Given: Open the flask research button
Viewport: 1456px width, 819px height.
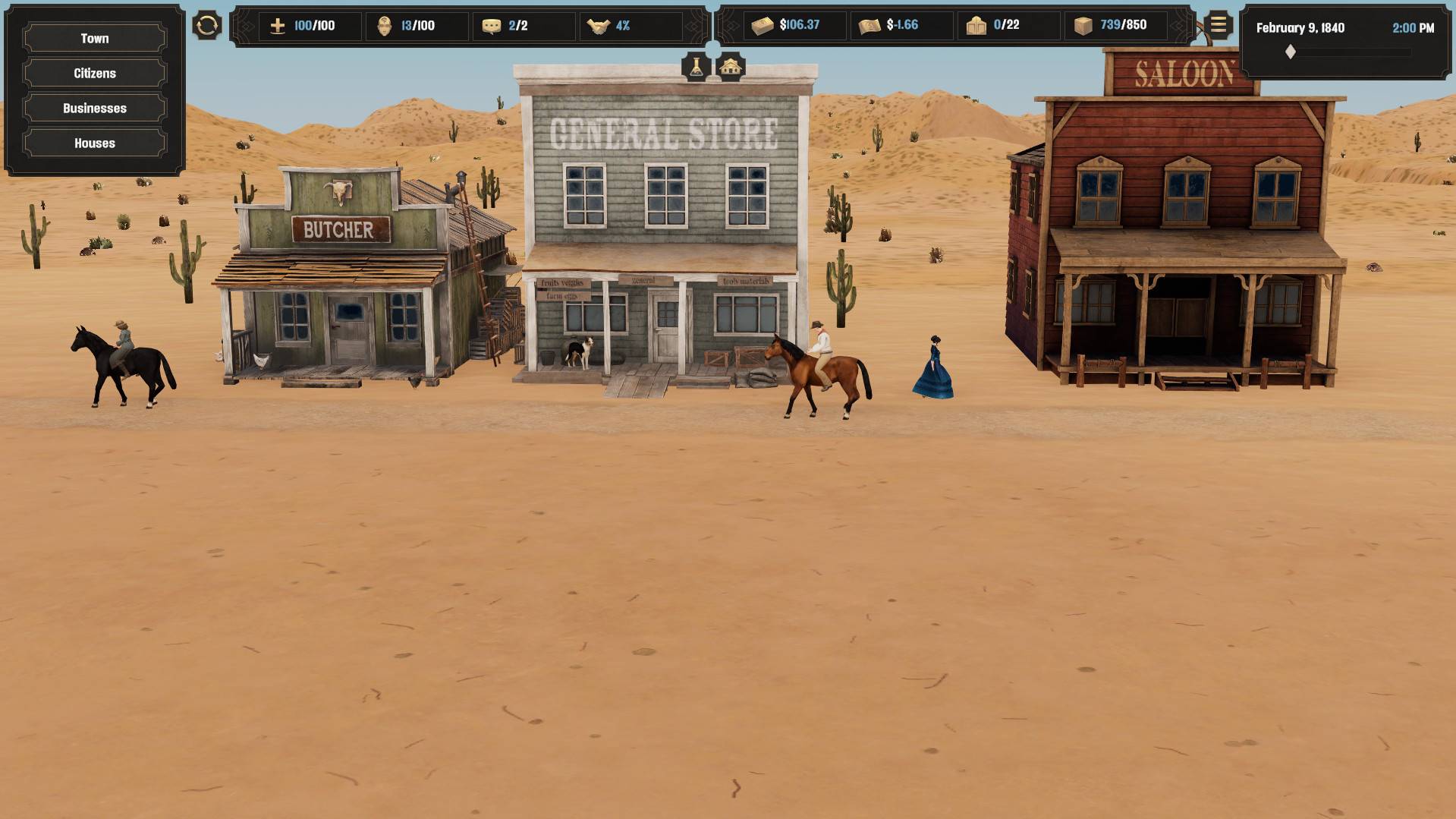Looking at the screenshot, I should [x=696, y=68].
